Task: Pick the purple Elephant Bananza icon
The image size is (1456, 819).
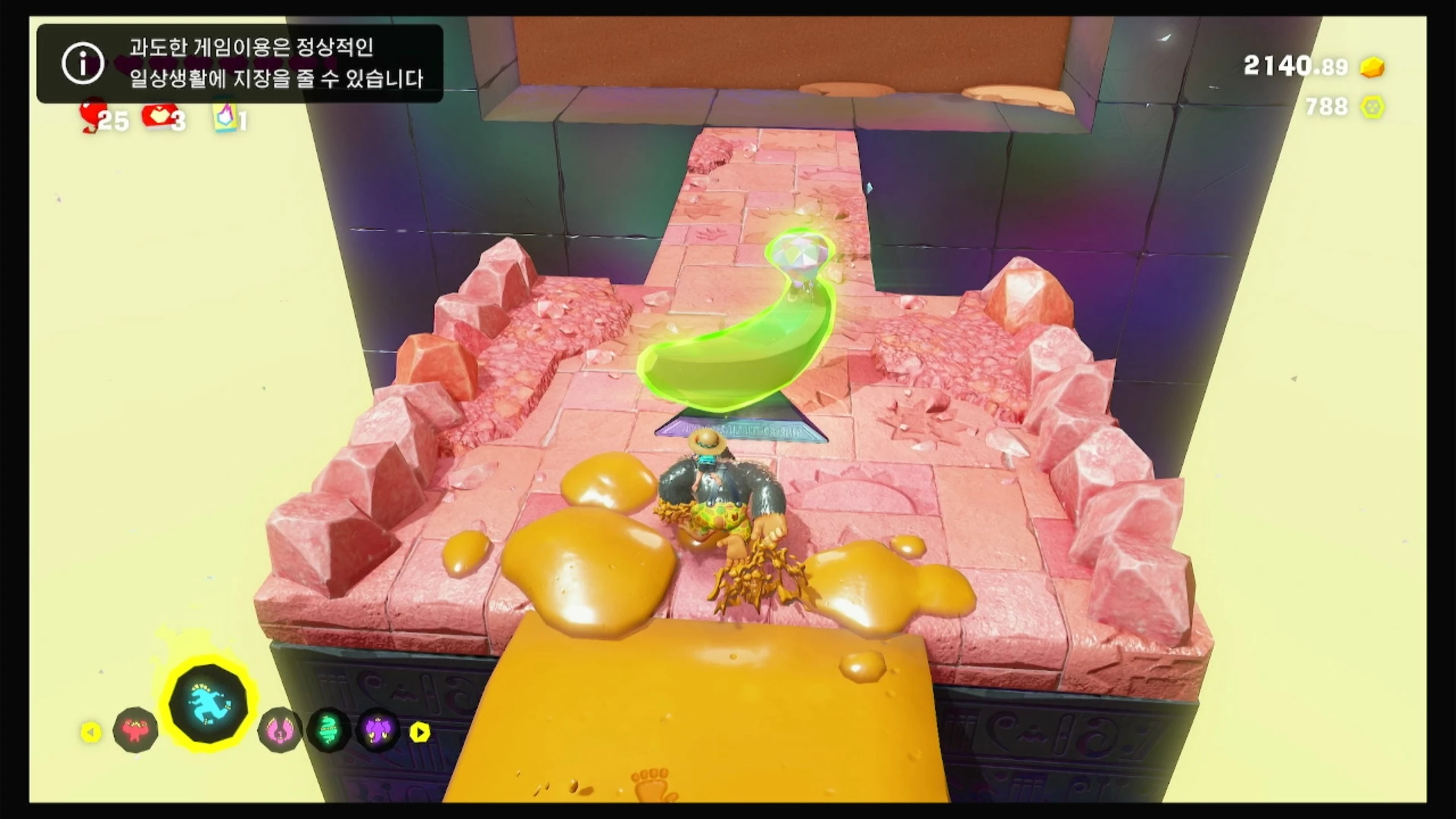Action: (378, 730)
